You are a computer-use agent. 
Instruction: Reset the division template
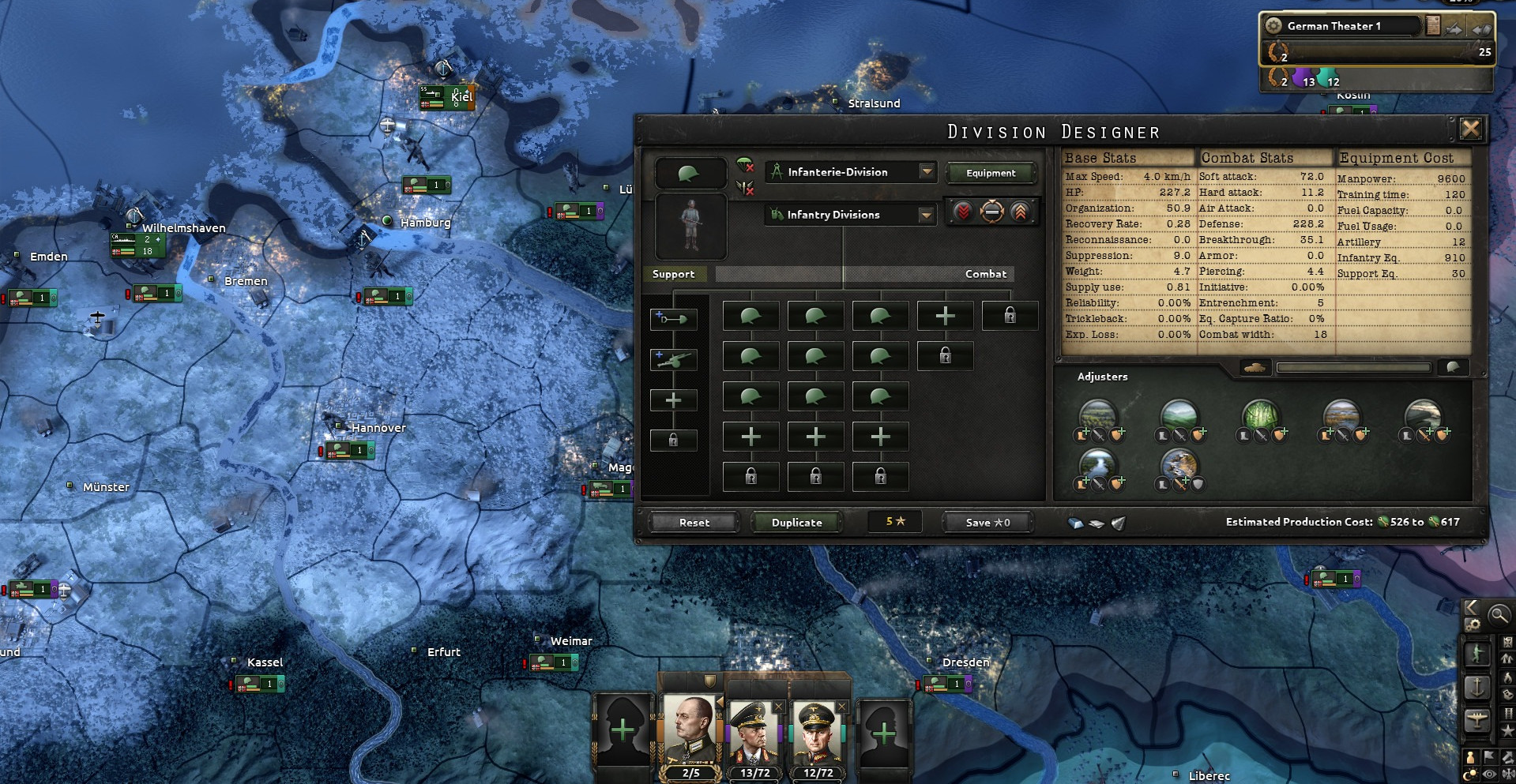694,522
